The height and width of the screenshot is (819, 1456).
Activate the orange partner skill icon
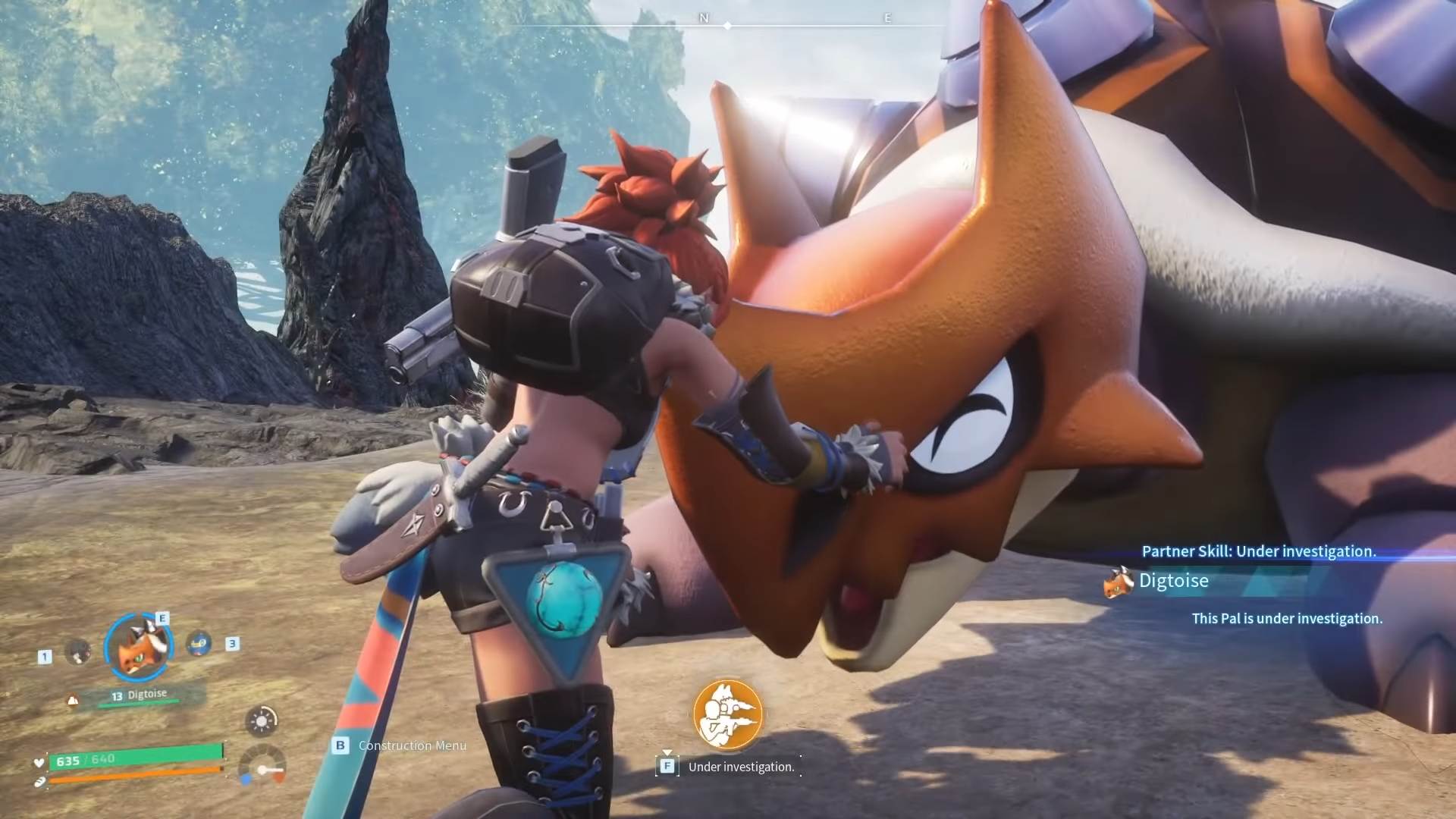tap(727, 714)
